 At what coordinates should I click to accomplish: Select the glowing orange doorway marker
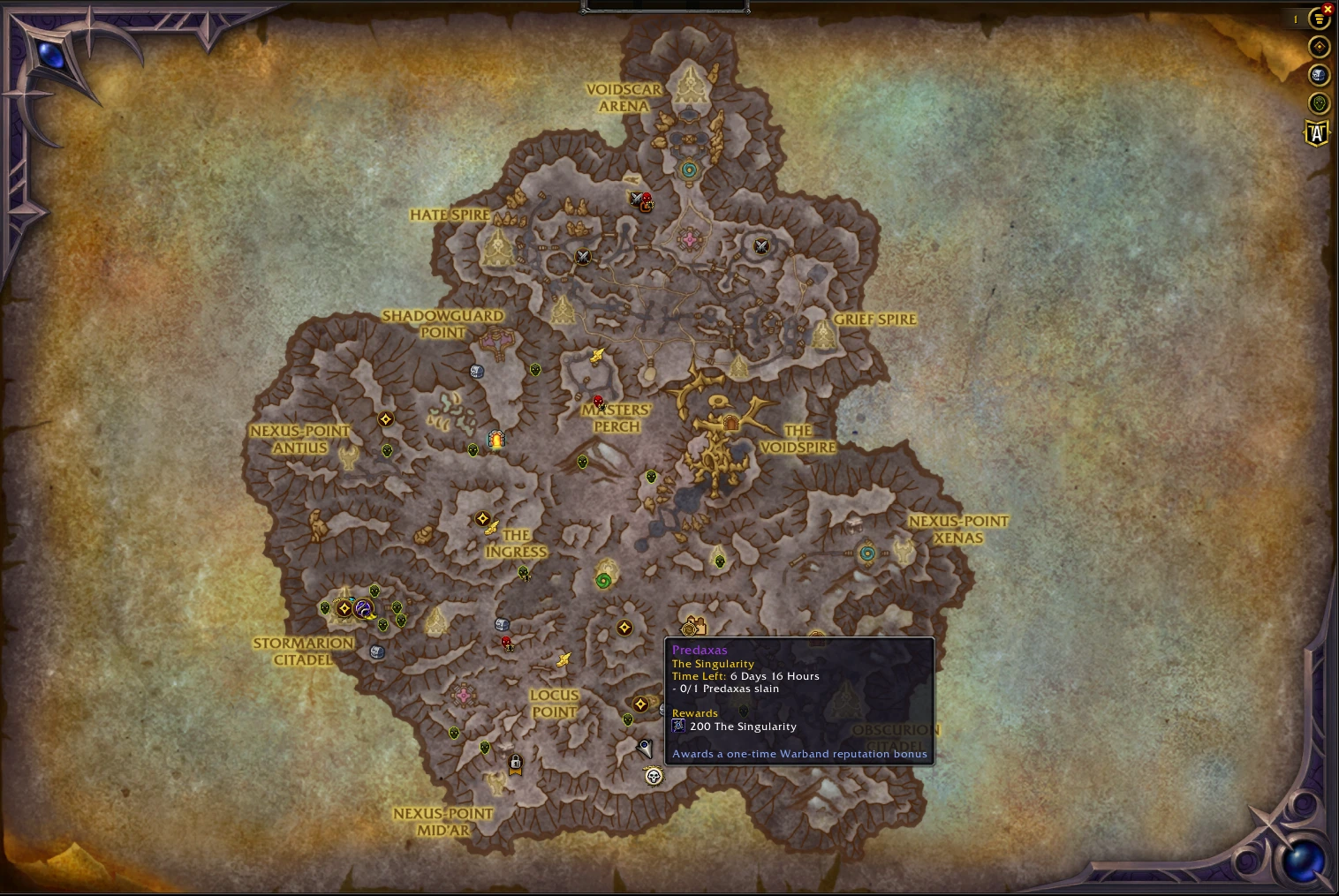point(497,439)
